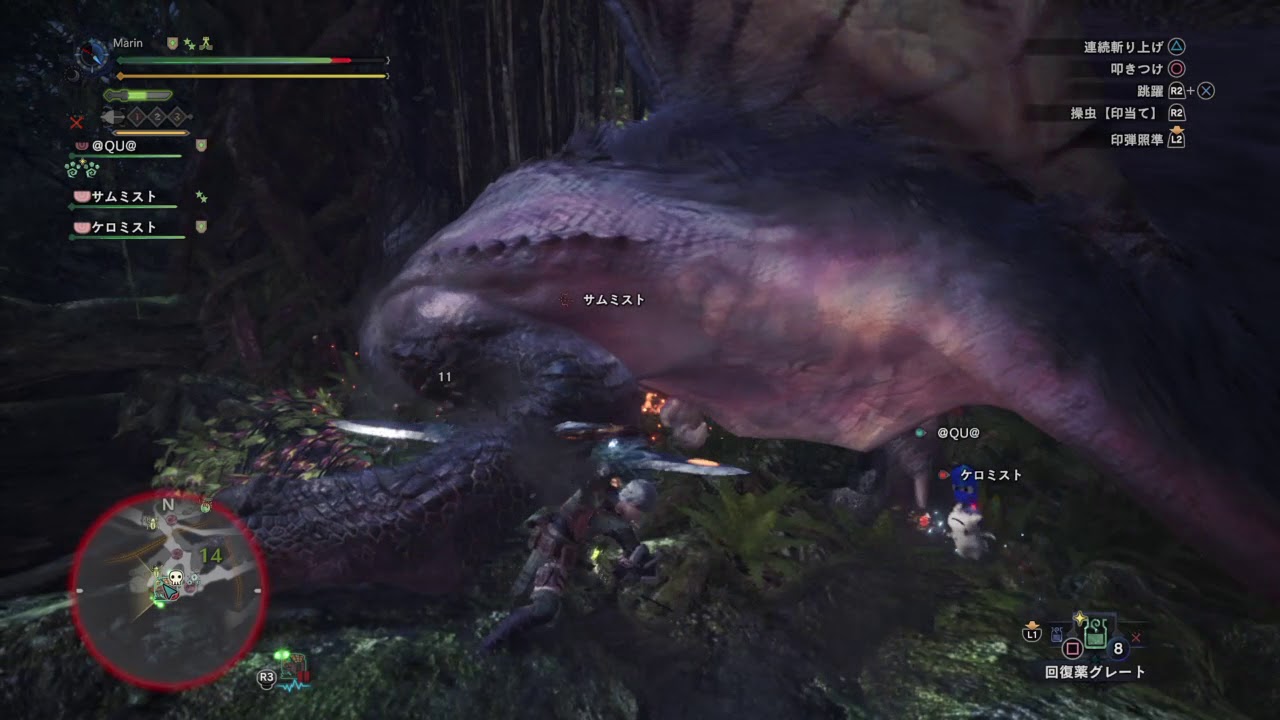Click teammate name @QU@ in the party list

(114, 147)
